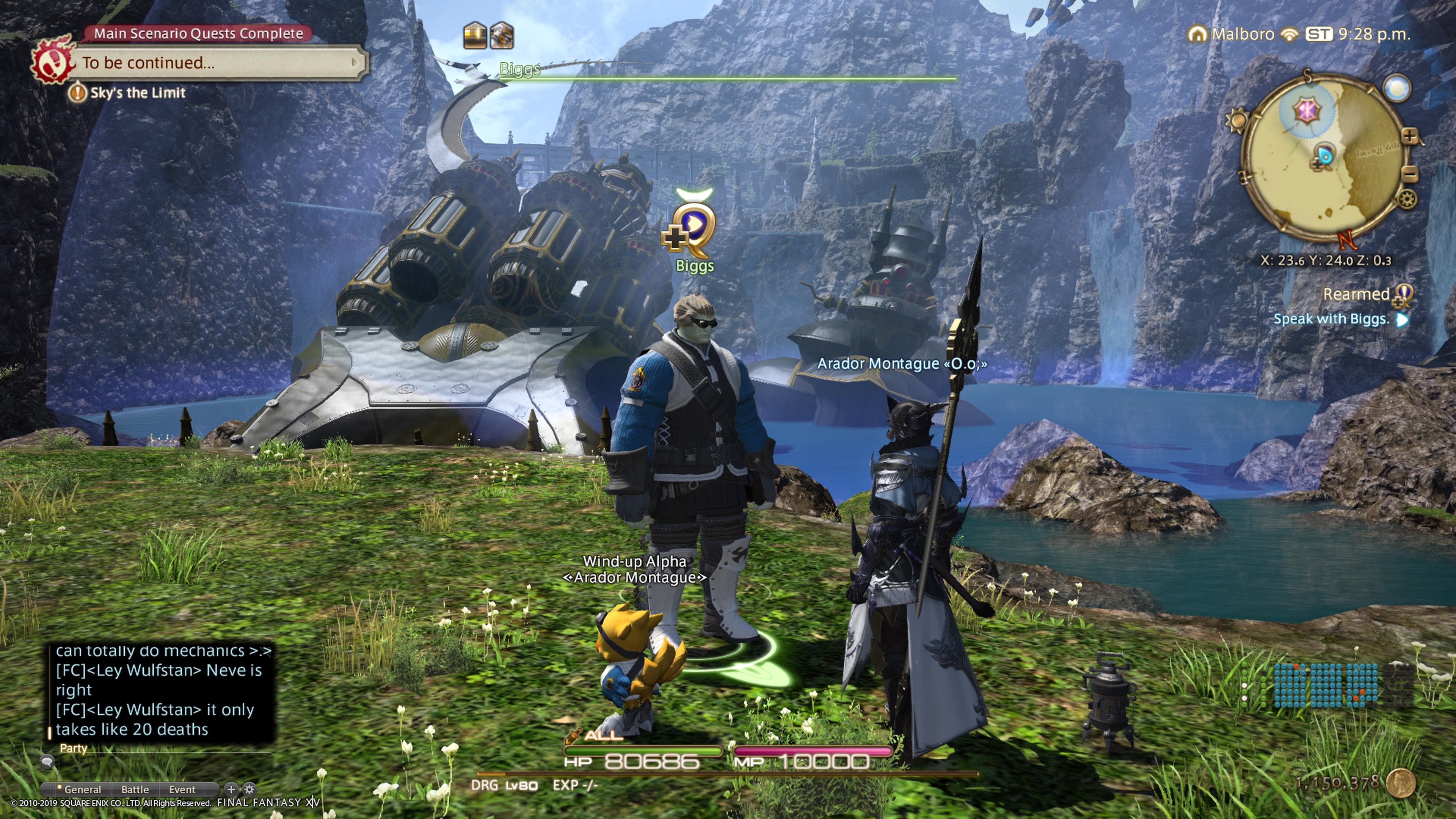Viewport: 1456px width, 819px height.
Task: Select the Sky's the Limit quest entry
Action: tap(137, 93)
